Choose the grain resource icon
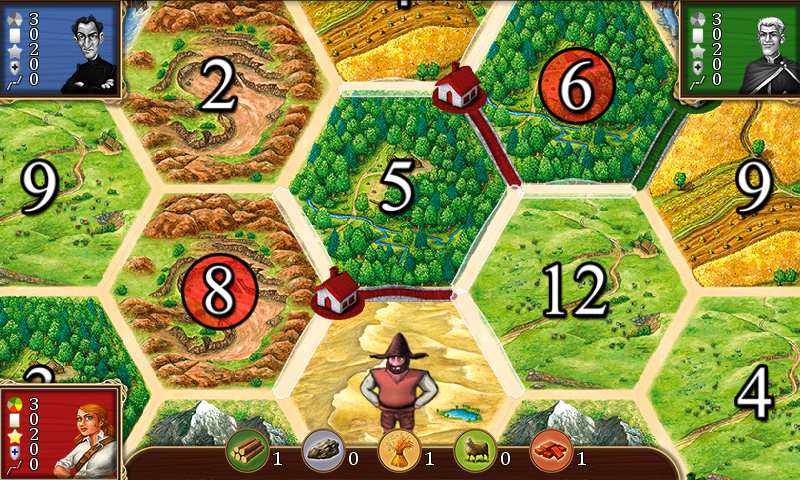The image size is (800, 480). (x=398, y=450)
